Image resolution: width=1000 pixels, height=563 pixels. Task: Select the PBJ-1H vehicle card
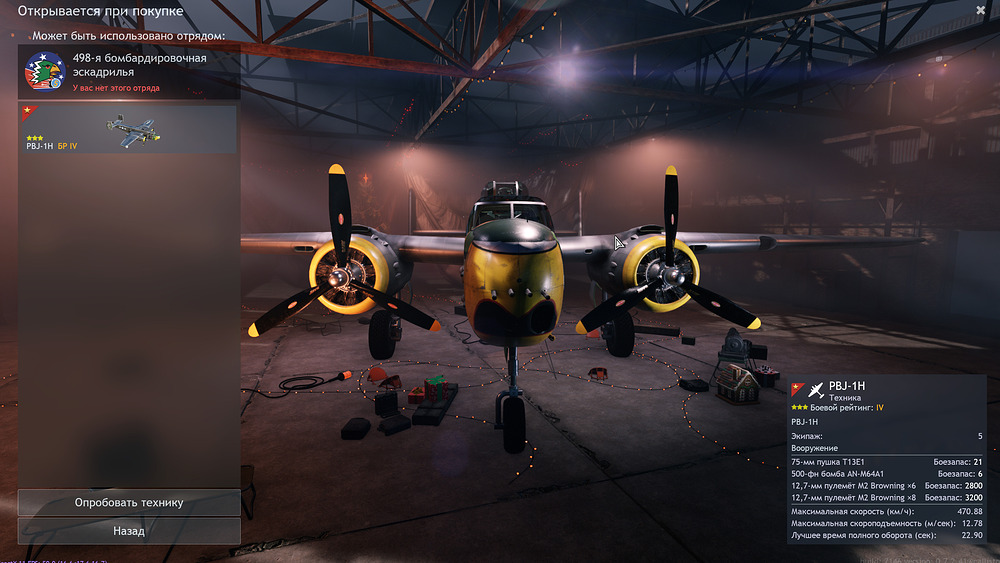(129, 130)
